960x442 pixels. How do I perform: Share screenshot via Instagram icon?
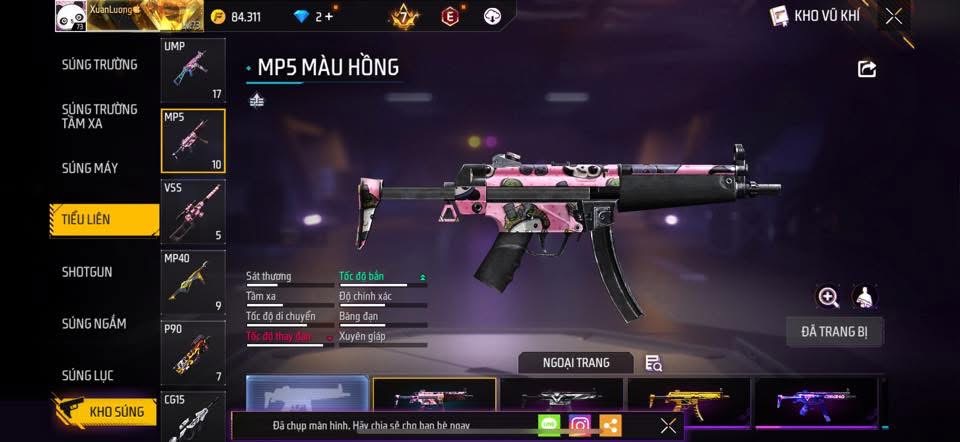click(579, 425)
